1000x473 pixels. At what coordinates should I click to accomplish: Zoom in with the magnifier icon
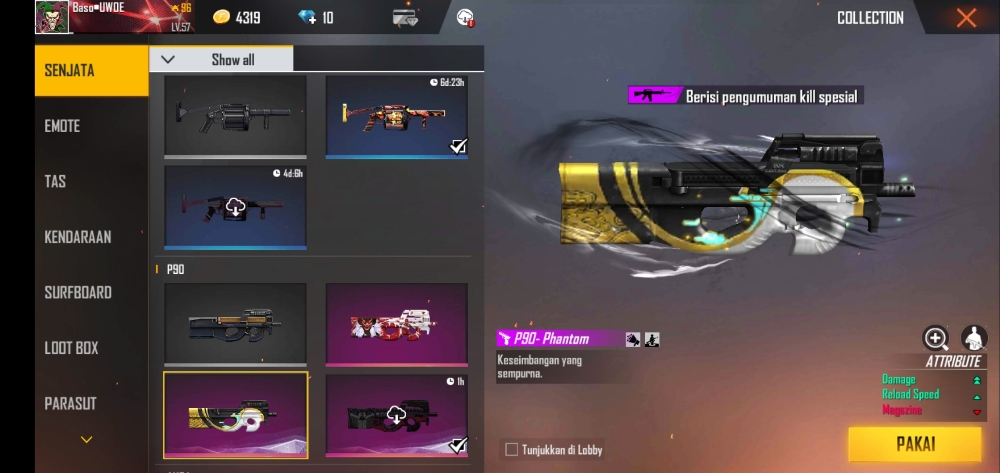[x=936, y=338]
